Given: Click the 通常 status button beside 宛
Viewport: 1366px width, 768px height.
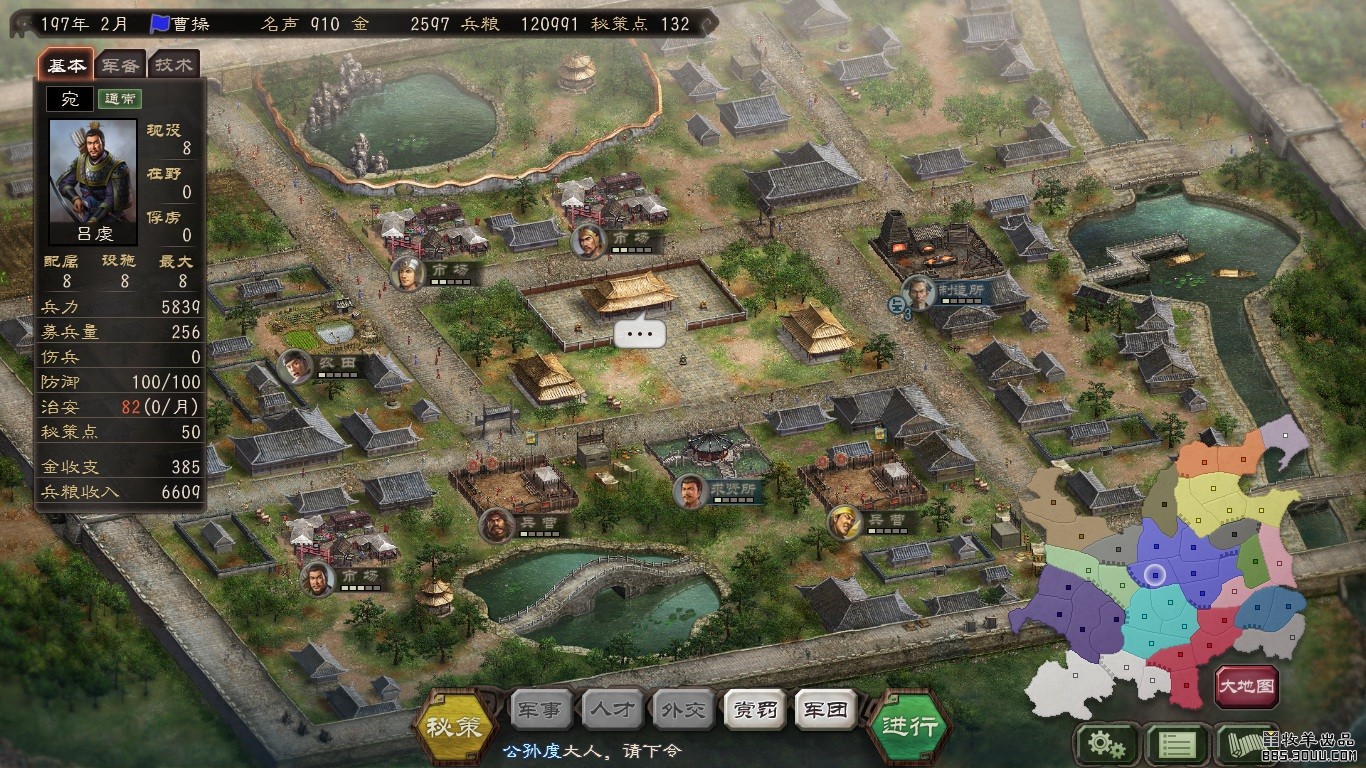Looking at the screenshot, I should click(x=120, y=99).
